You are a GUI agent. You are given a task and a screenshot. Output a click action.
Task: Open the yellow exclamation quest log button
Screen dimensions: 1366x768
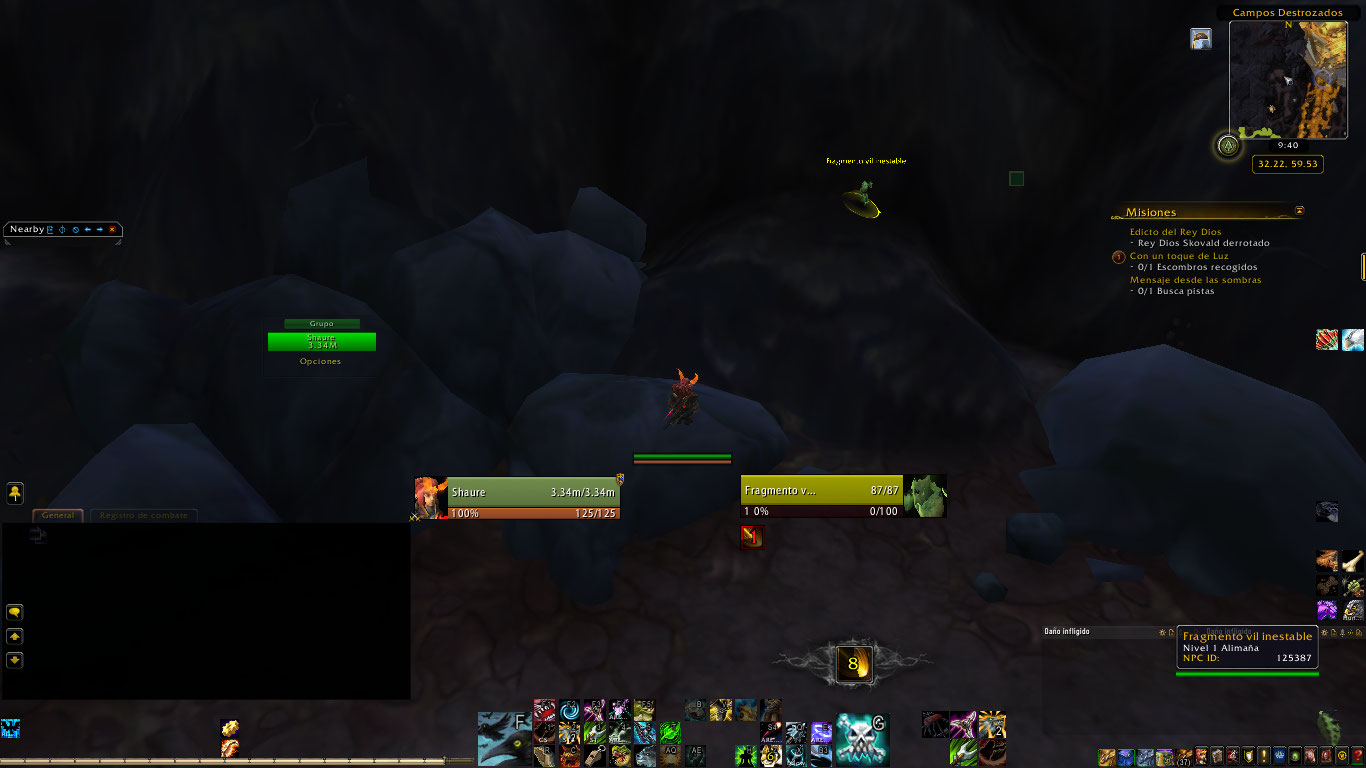(1265, 756)
